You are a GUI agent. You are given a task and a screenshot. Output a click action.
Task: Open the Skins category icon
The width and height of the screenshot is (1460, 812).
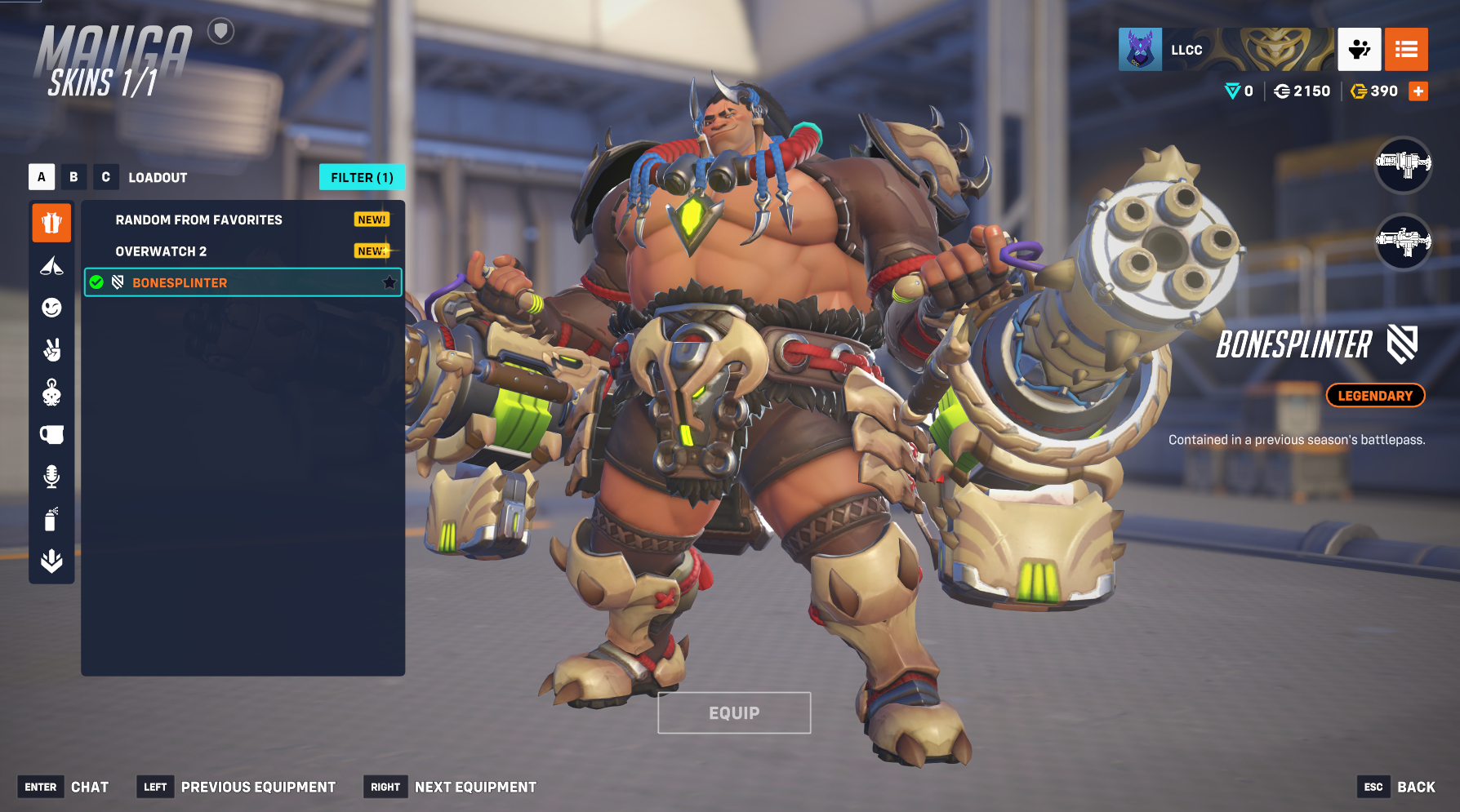click(x=51, y=223)
